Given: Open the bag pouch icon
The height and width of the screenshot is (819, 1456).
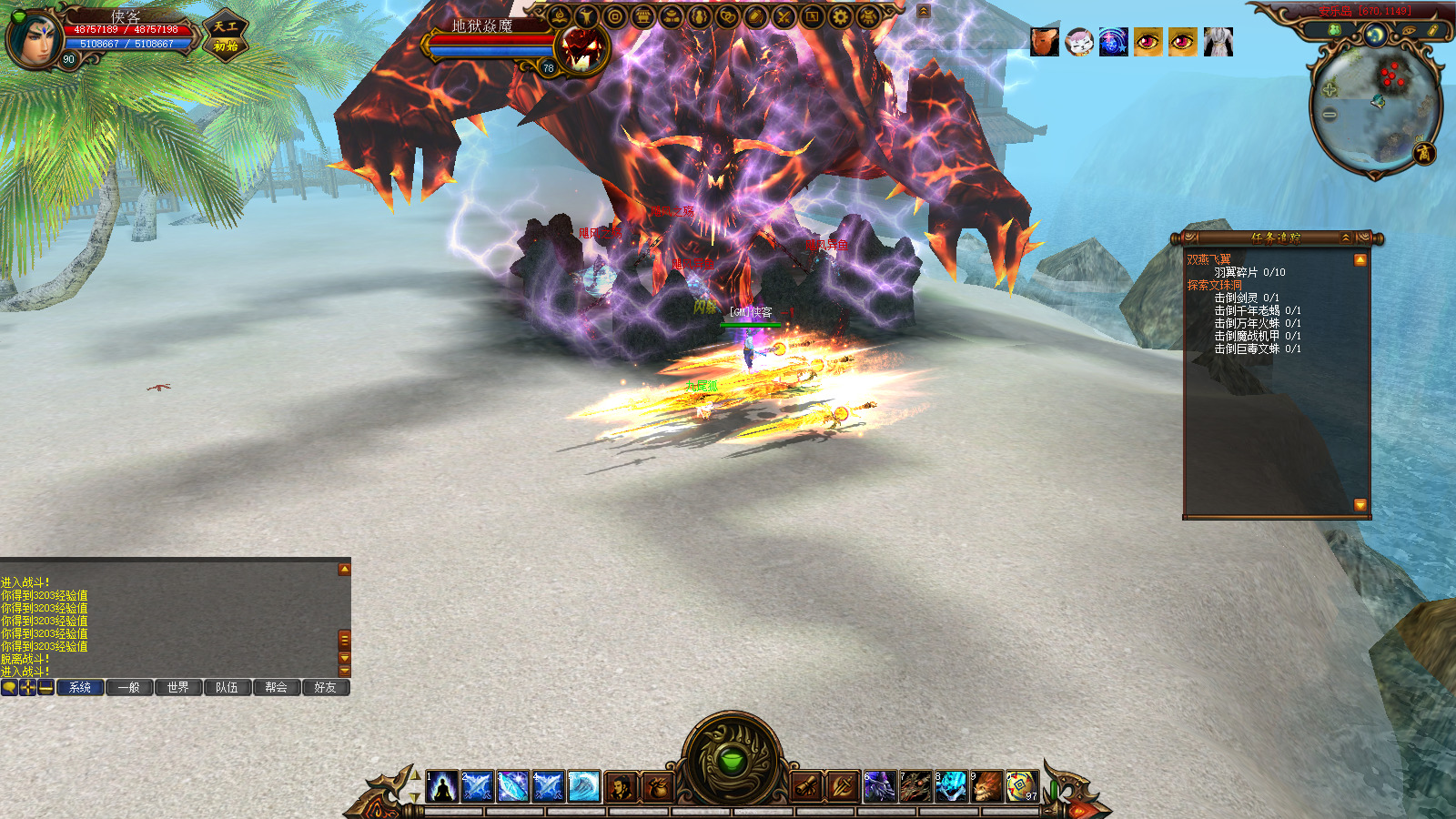Looking at the screenshot, I should (x=657, y=786).
